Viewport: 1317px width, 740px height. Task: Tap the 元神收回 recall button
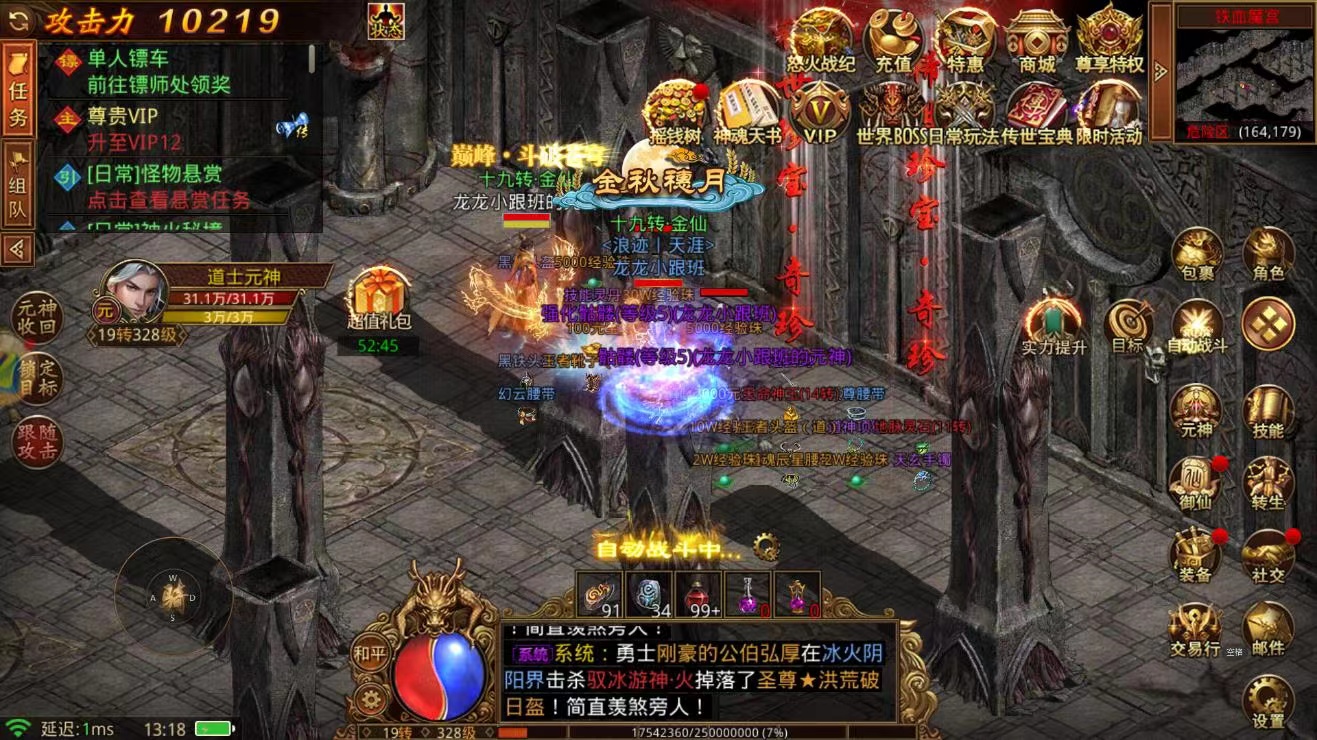[x=37, y=316]
